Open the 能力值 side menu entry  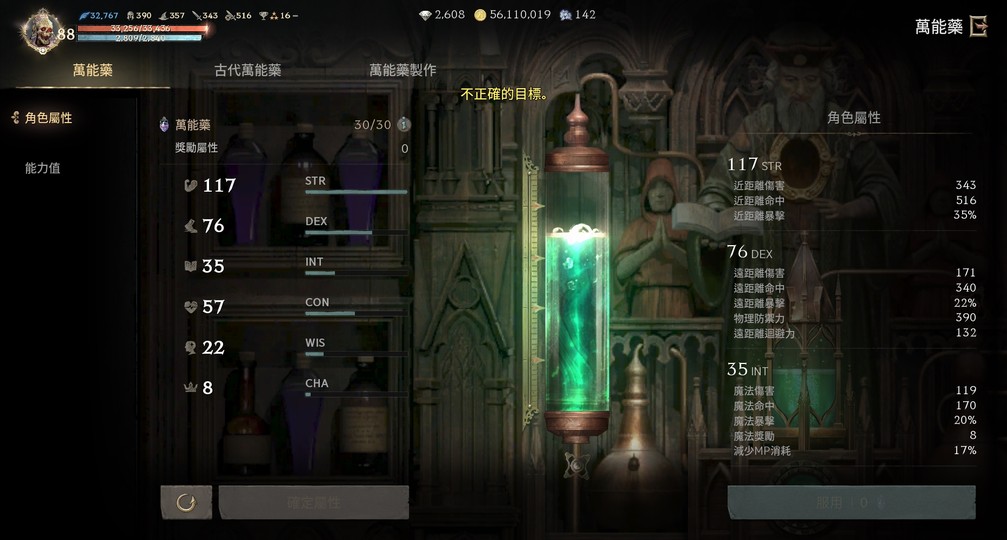(x=43, y=168)
